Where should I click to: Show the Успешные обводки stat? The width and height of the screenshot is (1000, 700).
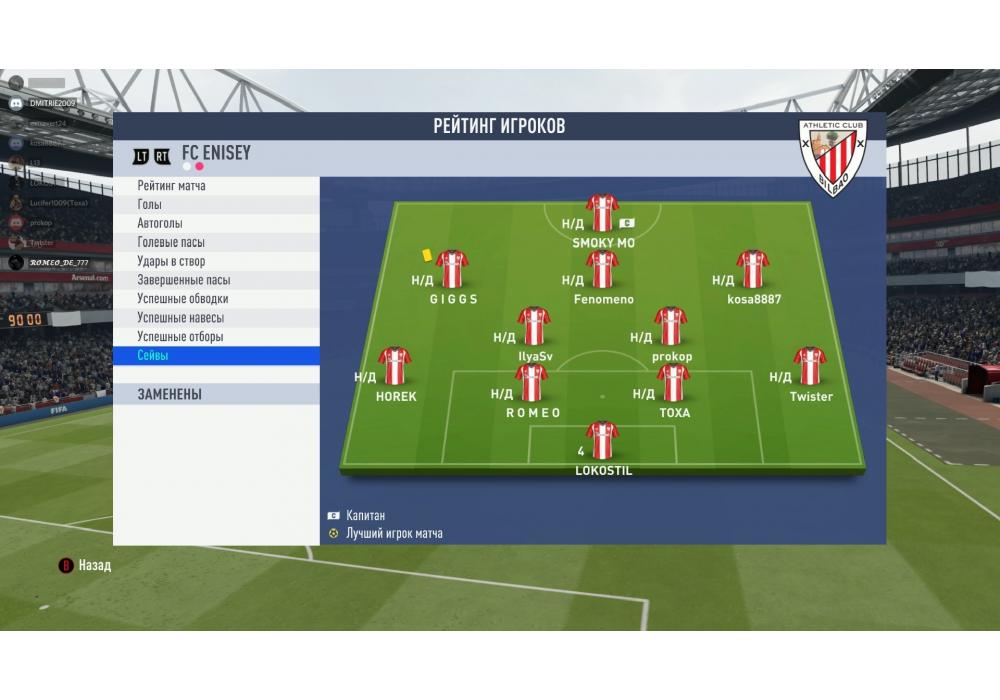215,299
